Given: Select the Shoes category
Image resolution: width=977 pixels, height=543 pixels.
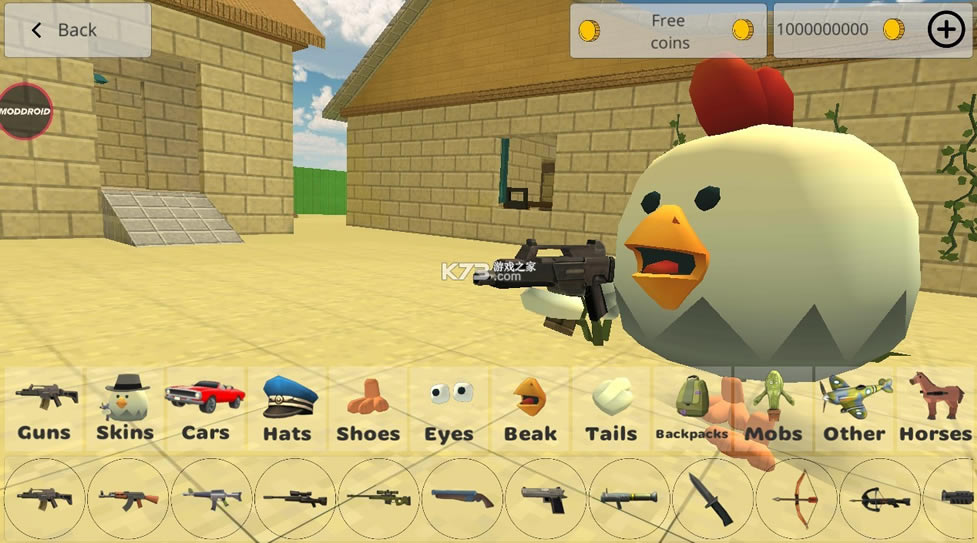Looking at the screenshot, I should [x=368, y=409].
